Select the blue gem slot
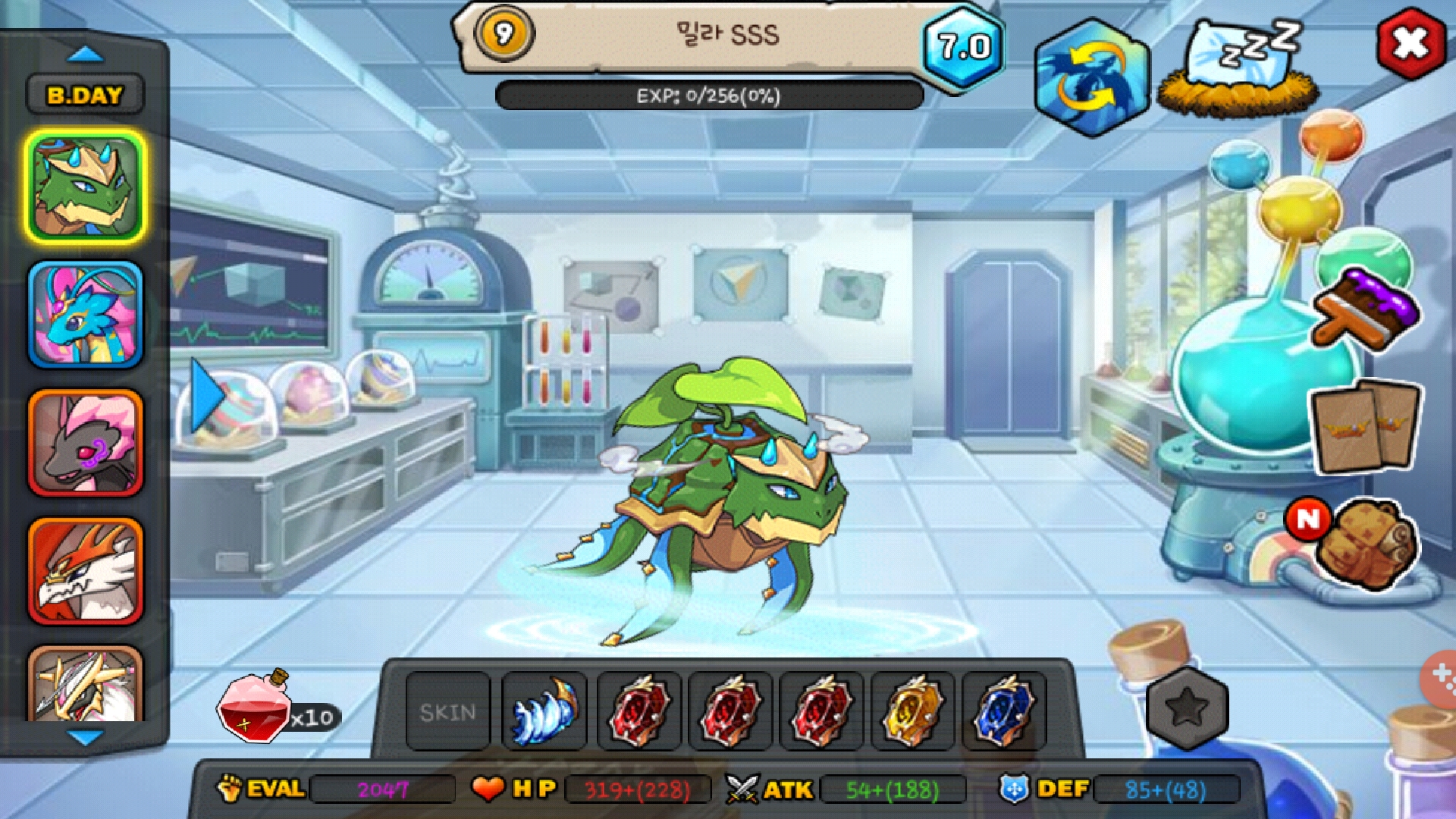1456x819 pixels. click(x=1003, y=711)
